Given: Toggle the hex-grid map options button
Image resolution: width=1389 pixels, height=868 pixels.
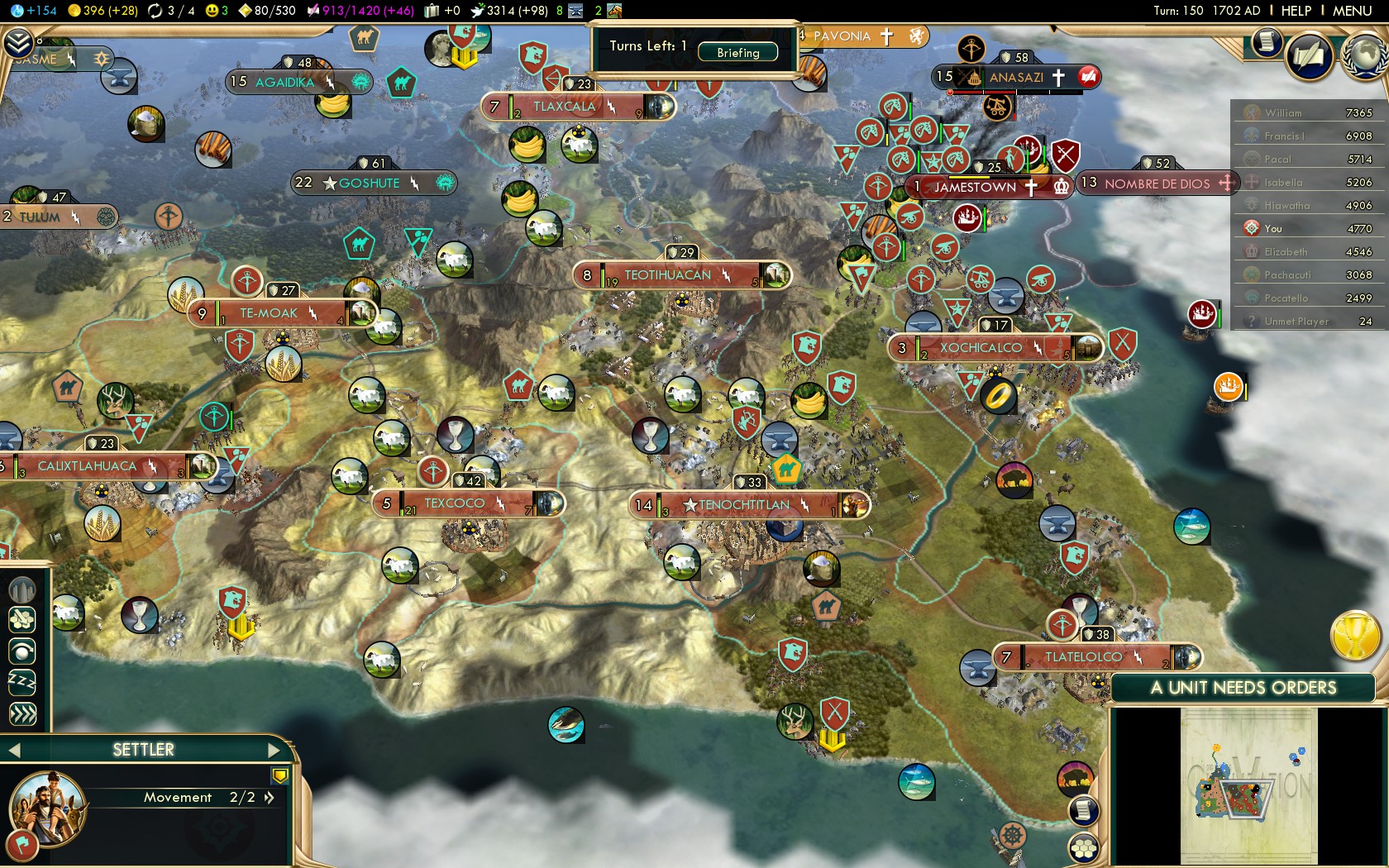Looking at the screenshot, I should pyautogui.click(x=1083, y=847).
